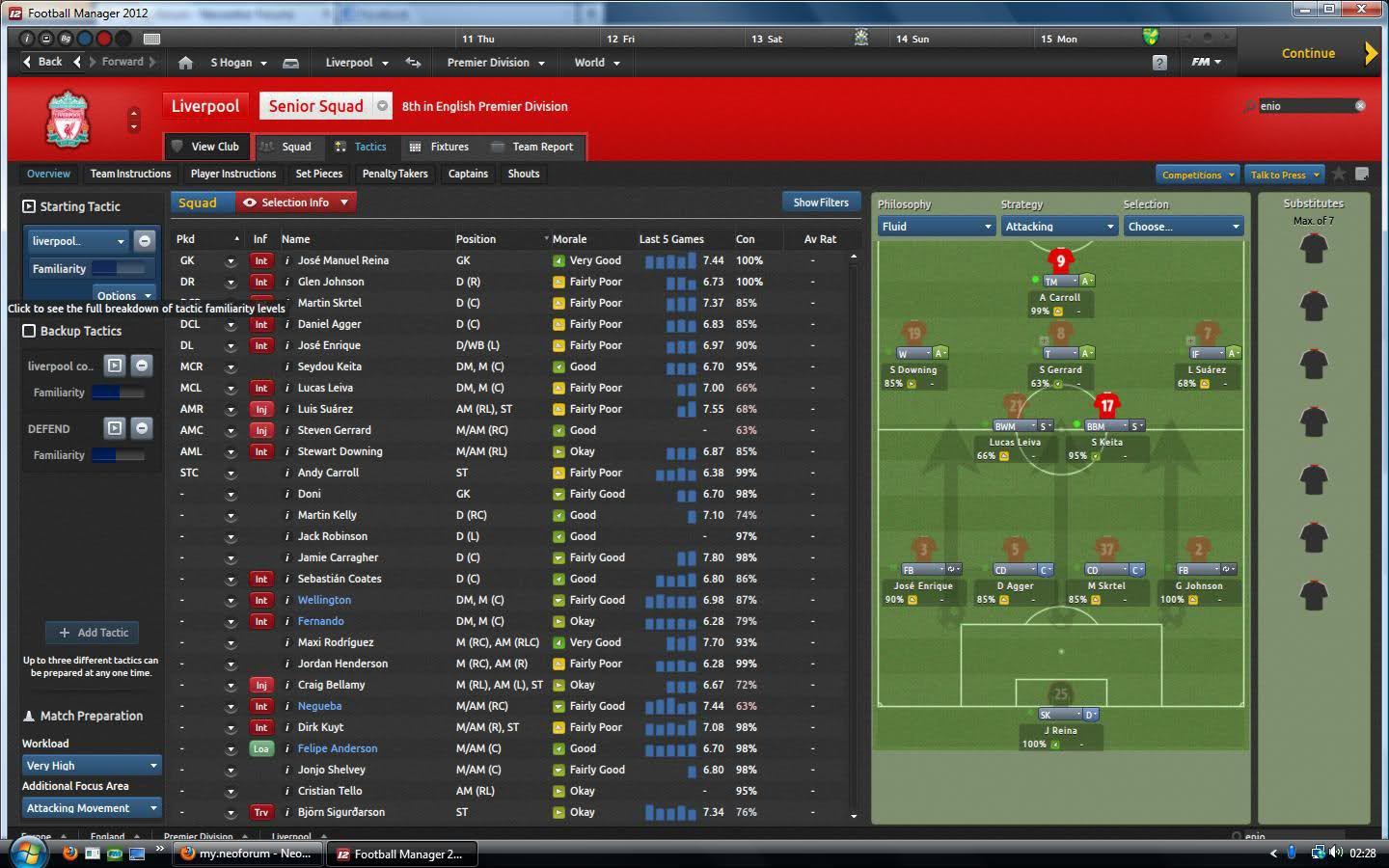The height and width of the screenshot is (868, 1389).
Task: Click the Add Tactic button
Action: (92, 633)
